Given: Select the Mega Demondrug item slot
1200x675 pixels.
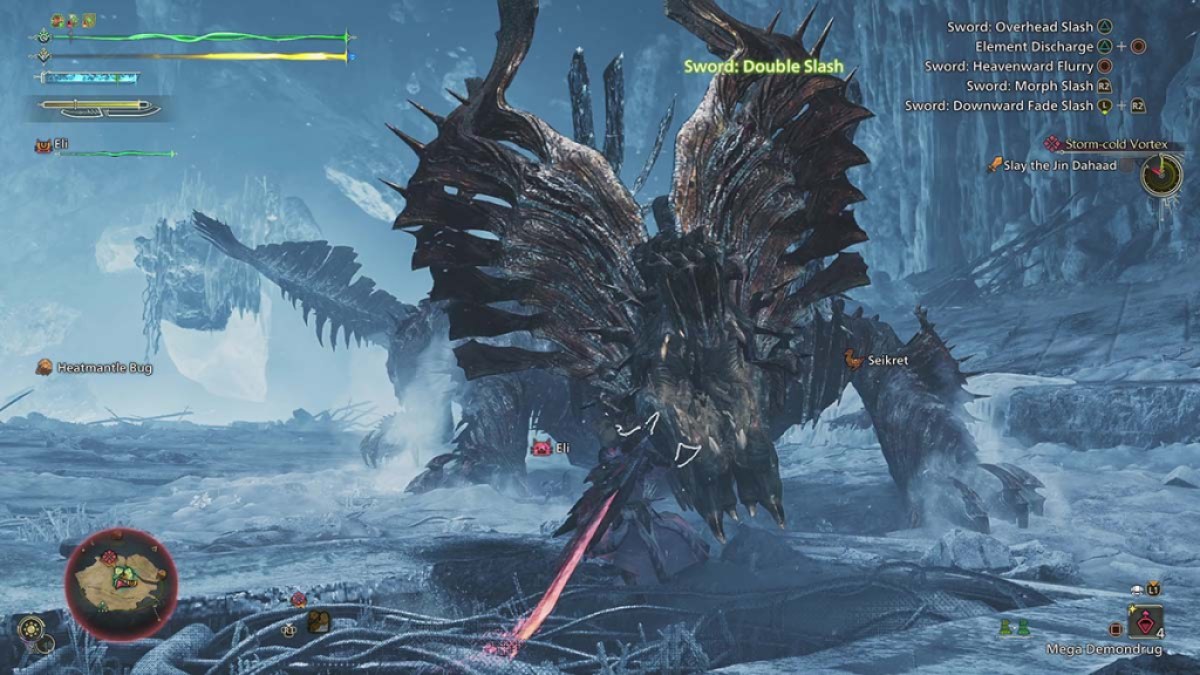Looking at the screenshot, I should pyautogui.click(x=1146, y=622).
